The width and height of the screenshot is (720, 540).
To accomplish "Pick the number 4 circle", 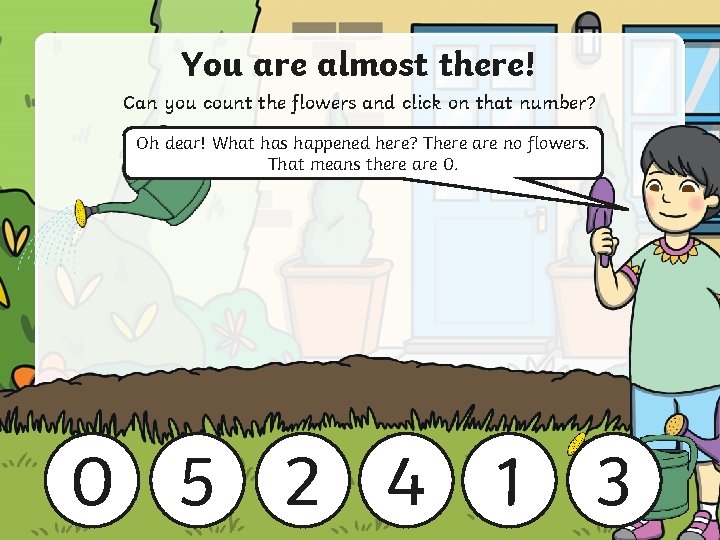I will [405, 481].
